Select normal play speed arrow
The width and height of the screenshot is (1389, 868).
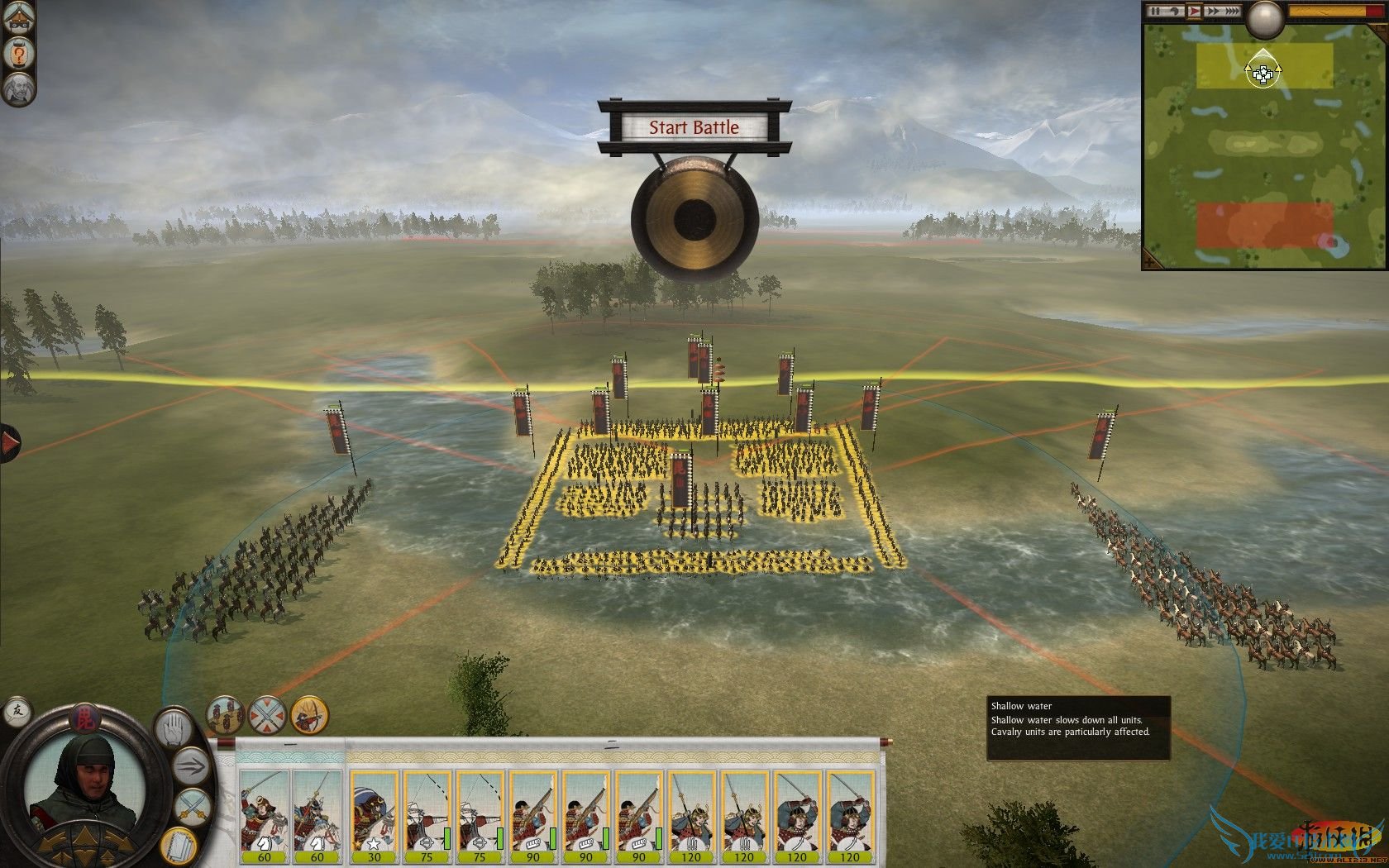pyautogui.click(x=1194, y=12)
